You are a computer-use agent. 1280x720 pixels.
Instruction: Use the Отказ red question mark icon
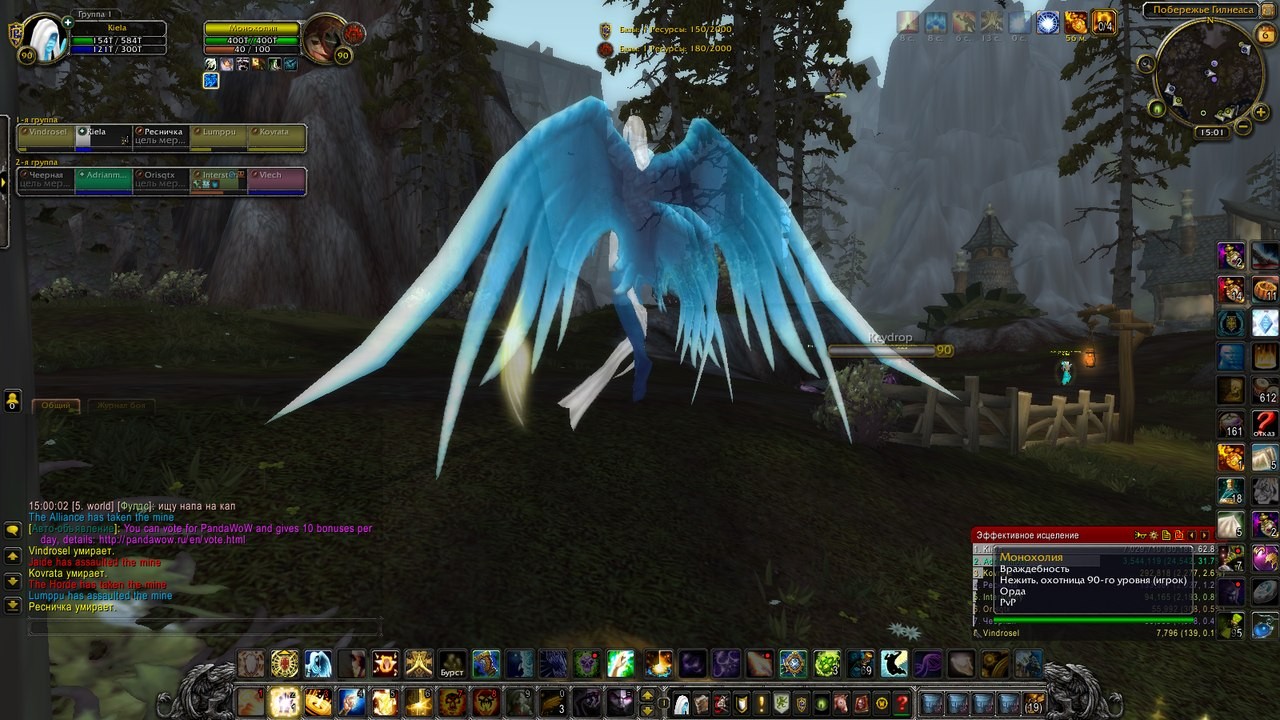(x=1265, y=424)
